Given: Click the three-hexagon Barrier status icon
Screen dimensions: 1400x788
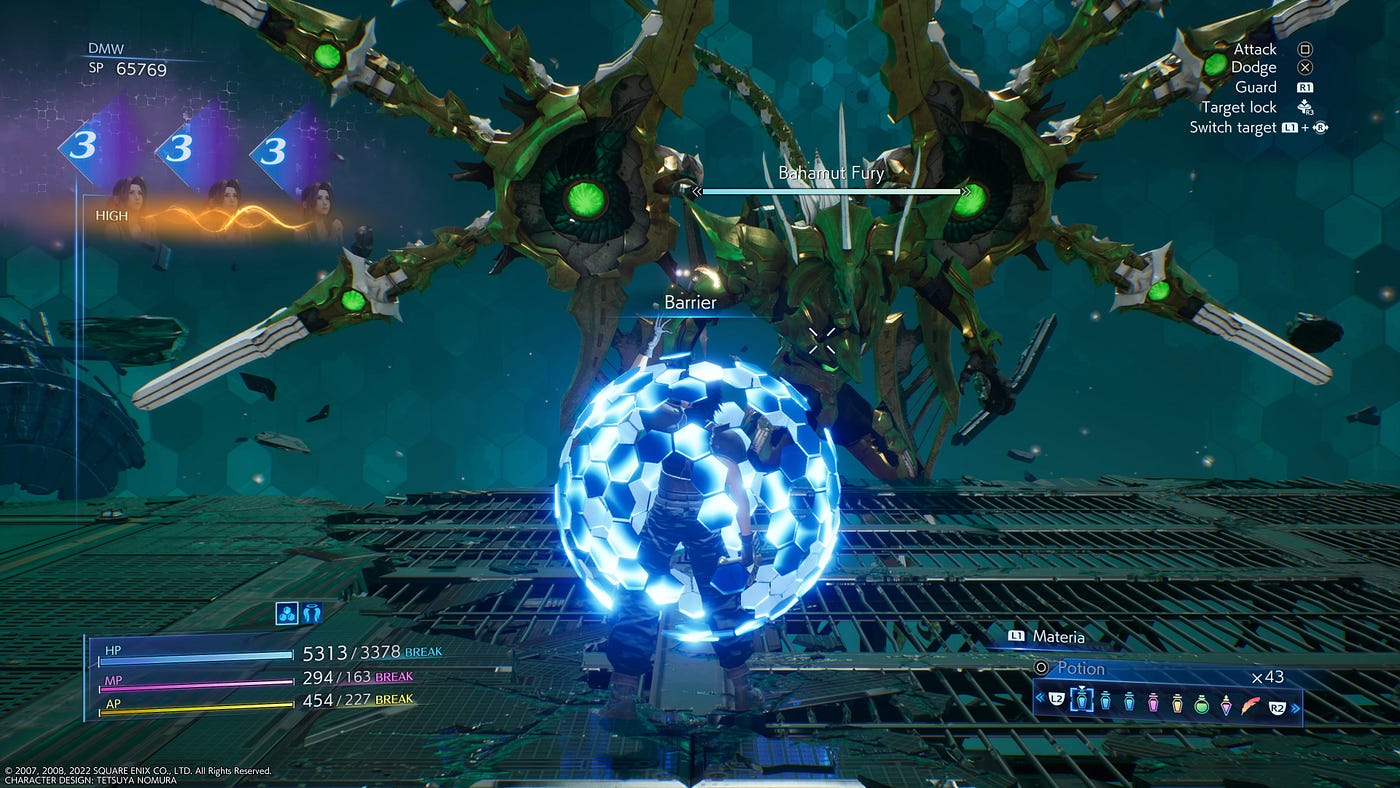Looking at the screenshot, I should [x=287, y=614].
